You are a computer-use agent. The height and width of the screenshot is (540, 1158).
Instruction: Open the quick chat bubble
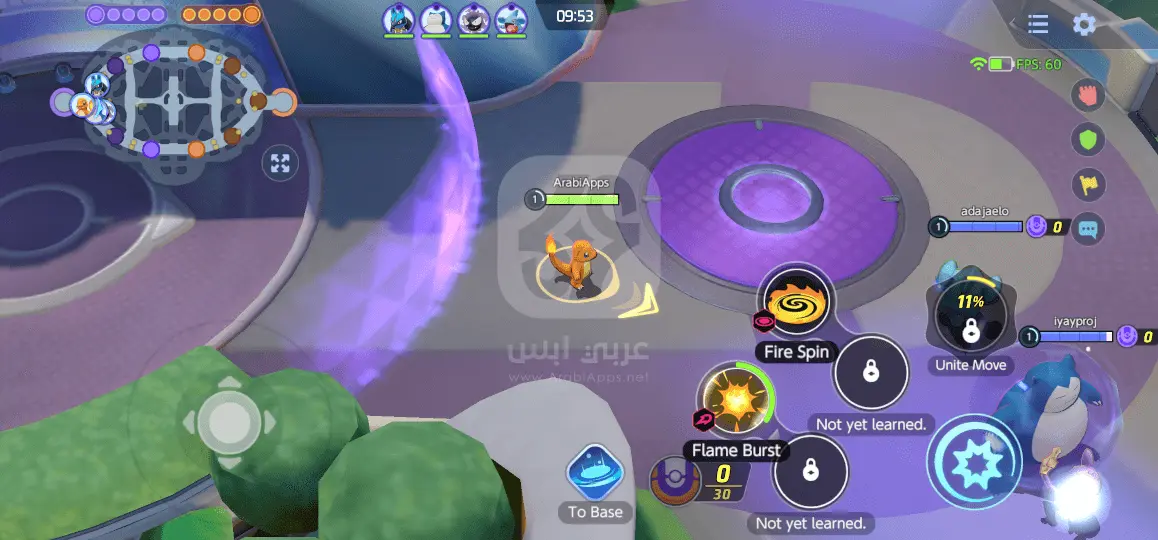1087,229
